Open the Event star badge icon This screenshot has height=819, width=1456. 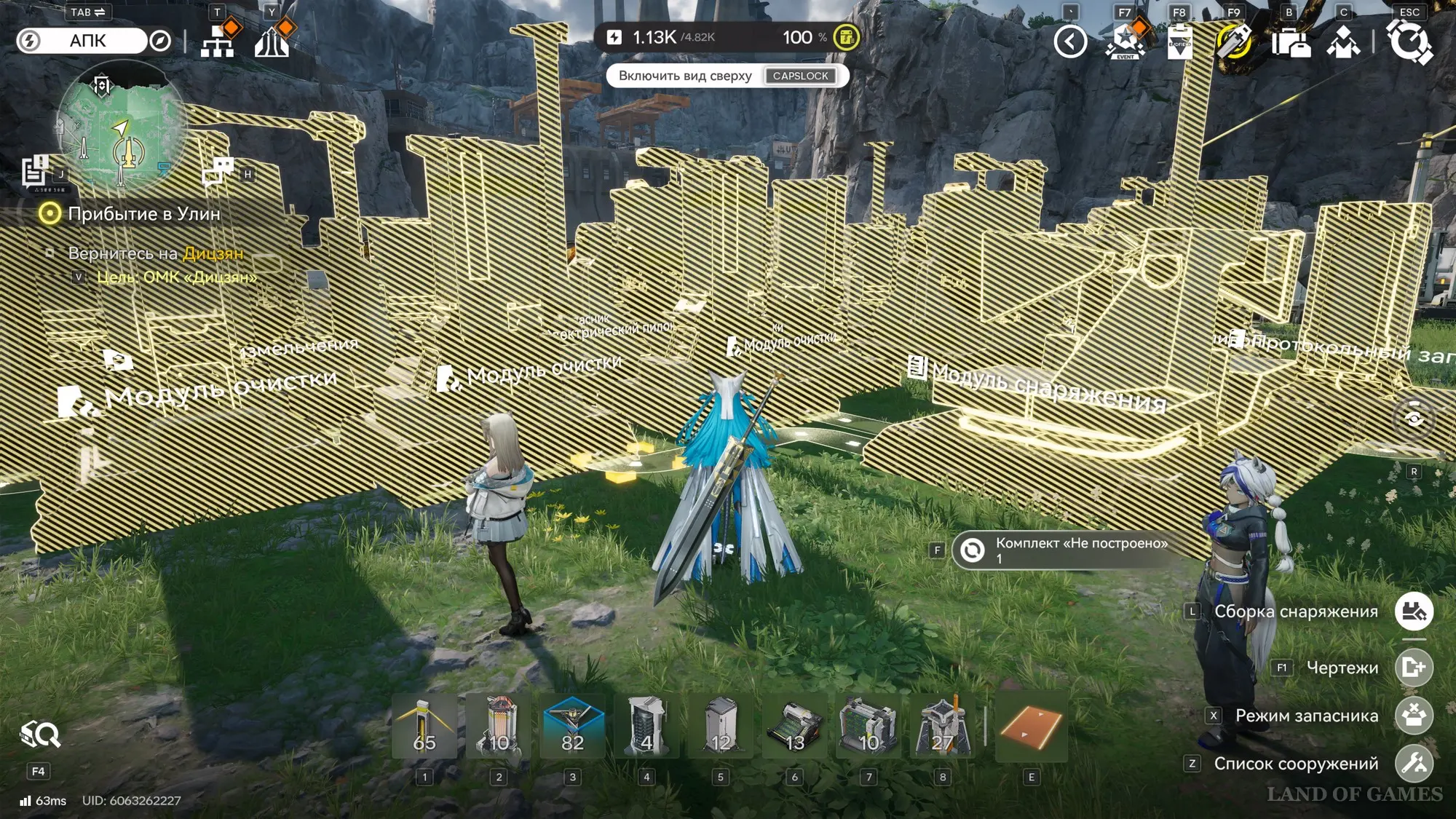tap(1125, 41)
